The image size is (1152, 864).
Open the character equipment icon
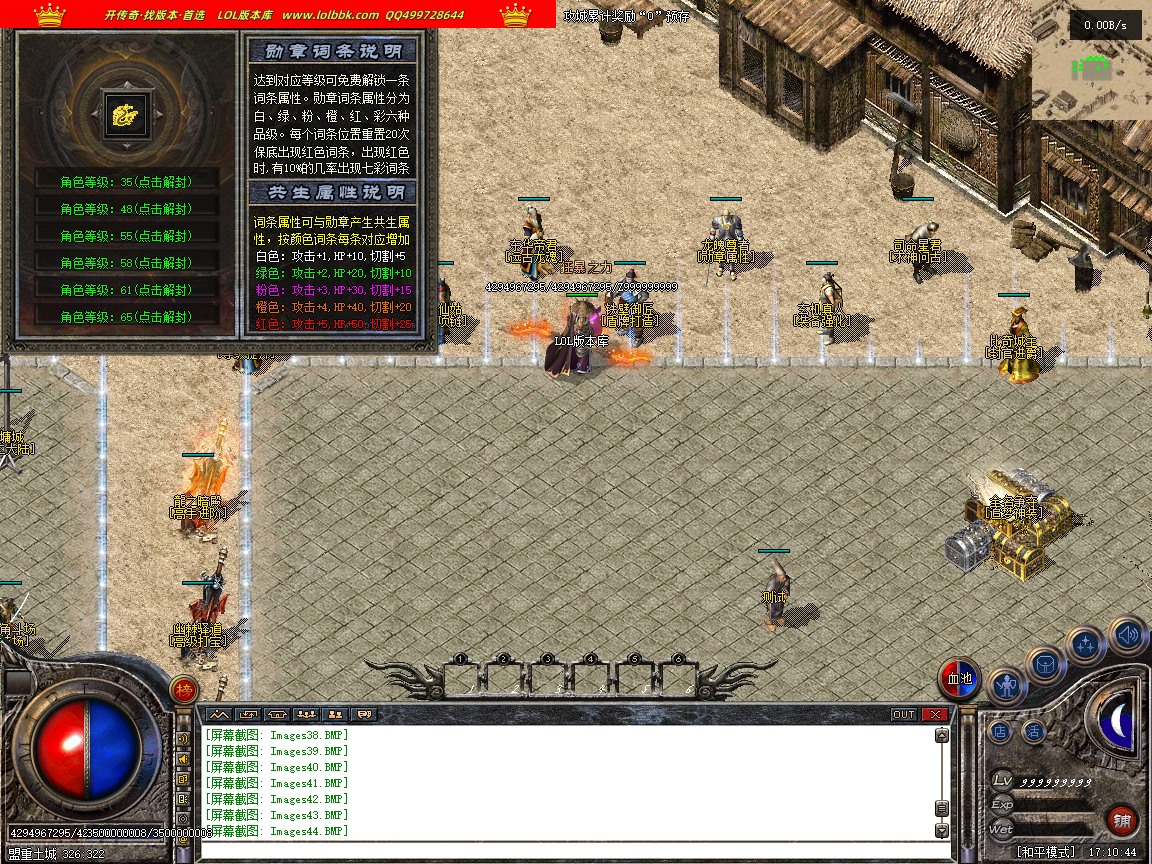pos(1007,686)
